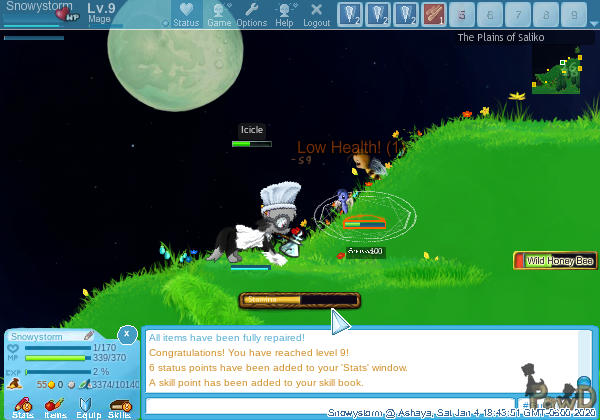Image resolution: width=600 pixels, height=420 pixels.
Task: Click the Logout button
Action: pos(316,14)
